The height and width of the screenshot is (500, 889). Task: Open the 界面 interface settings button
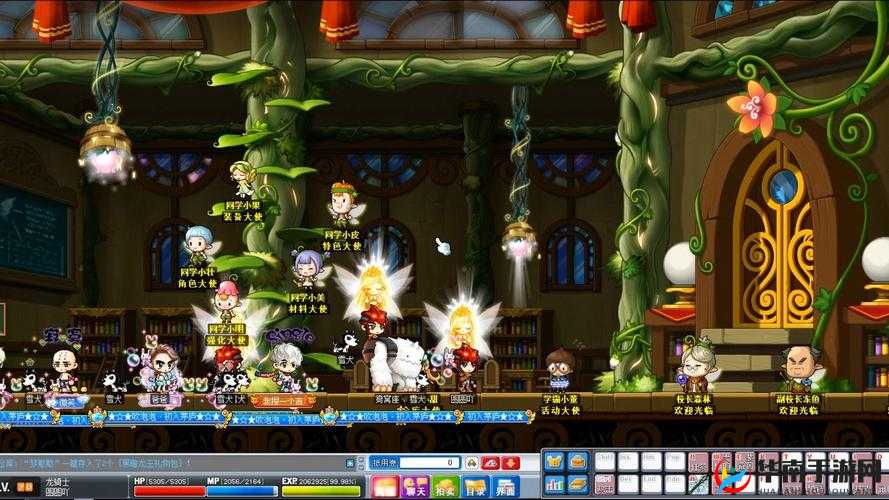point(507,487)
